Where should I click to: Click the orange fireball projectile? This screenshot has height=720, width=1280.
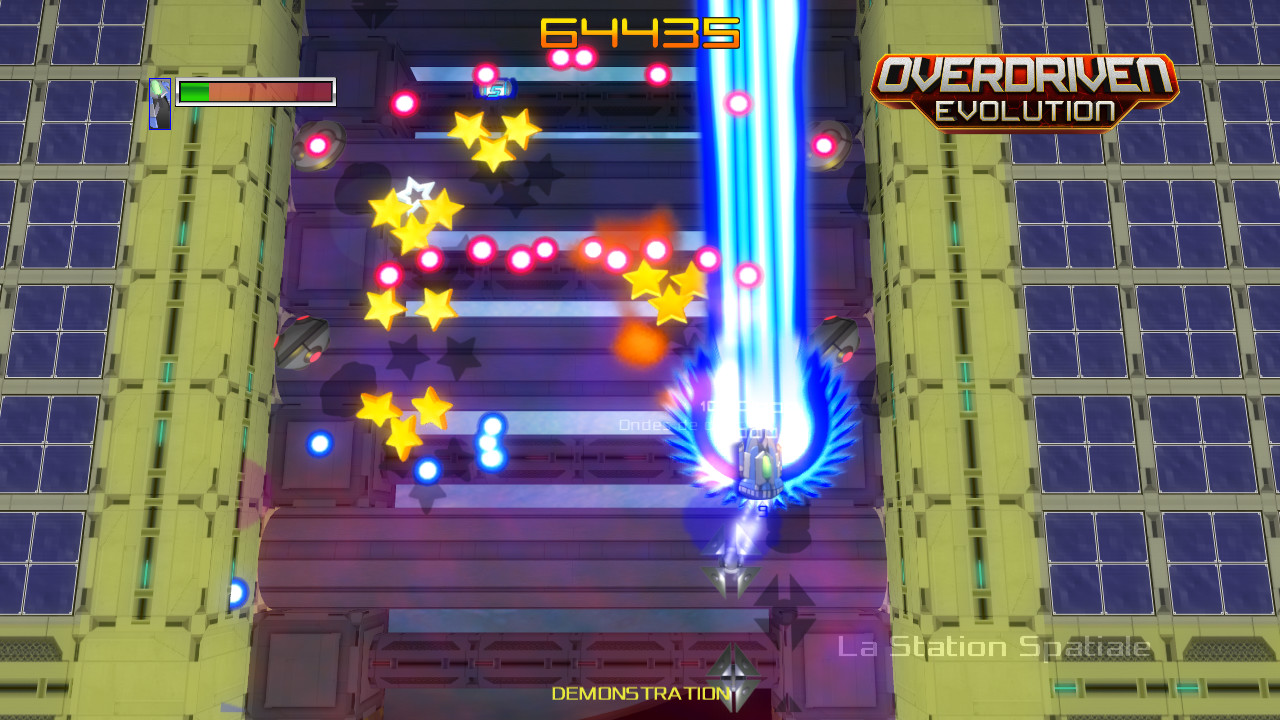pyautogui.click(x=640, y=345)
